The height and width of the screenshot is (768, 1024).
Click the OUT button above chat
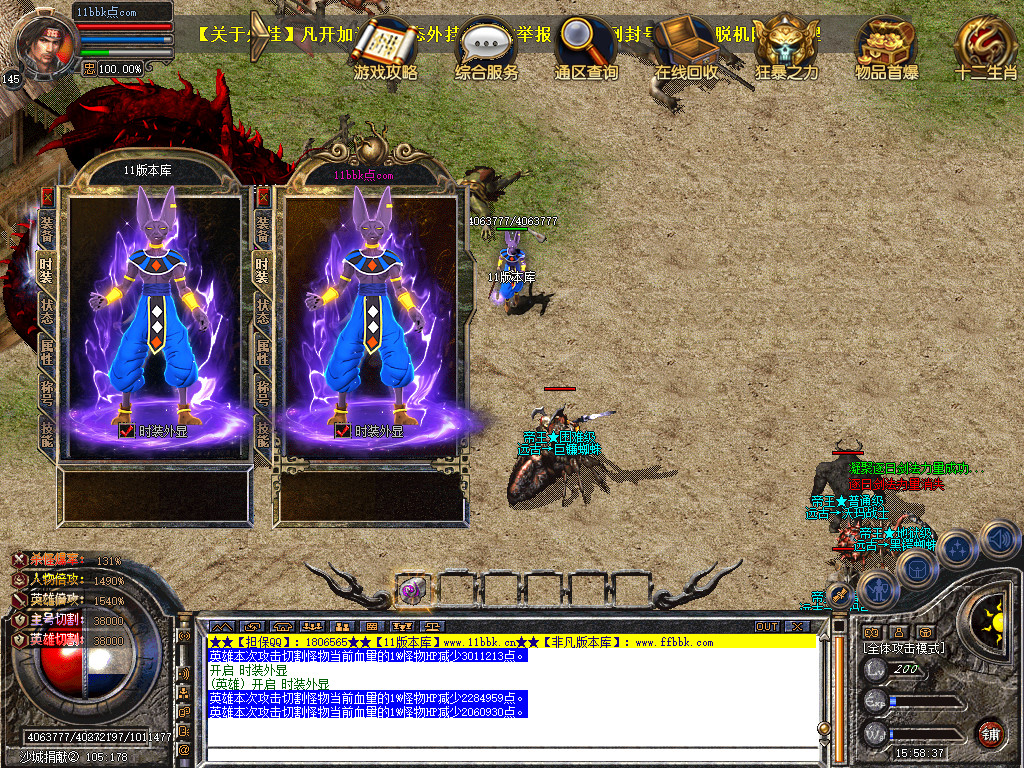point(767,626)
